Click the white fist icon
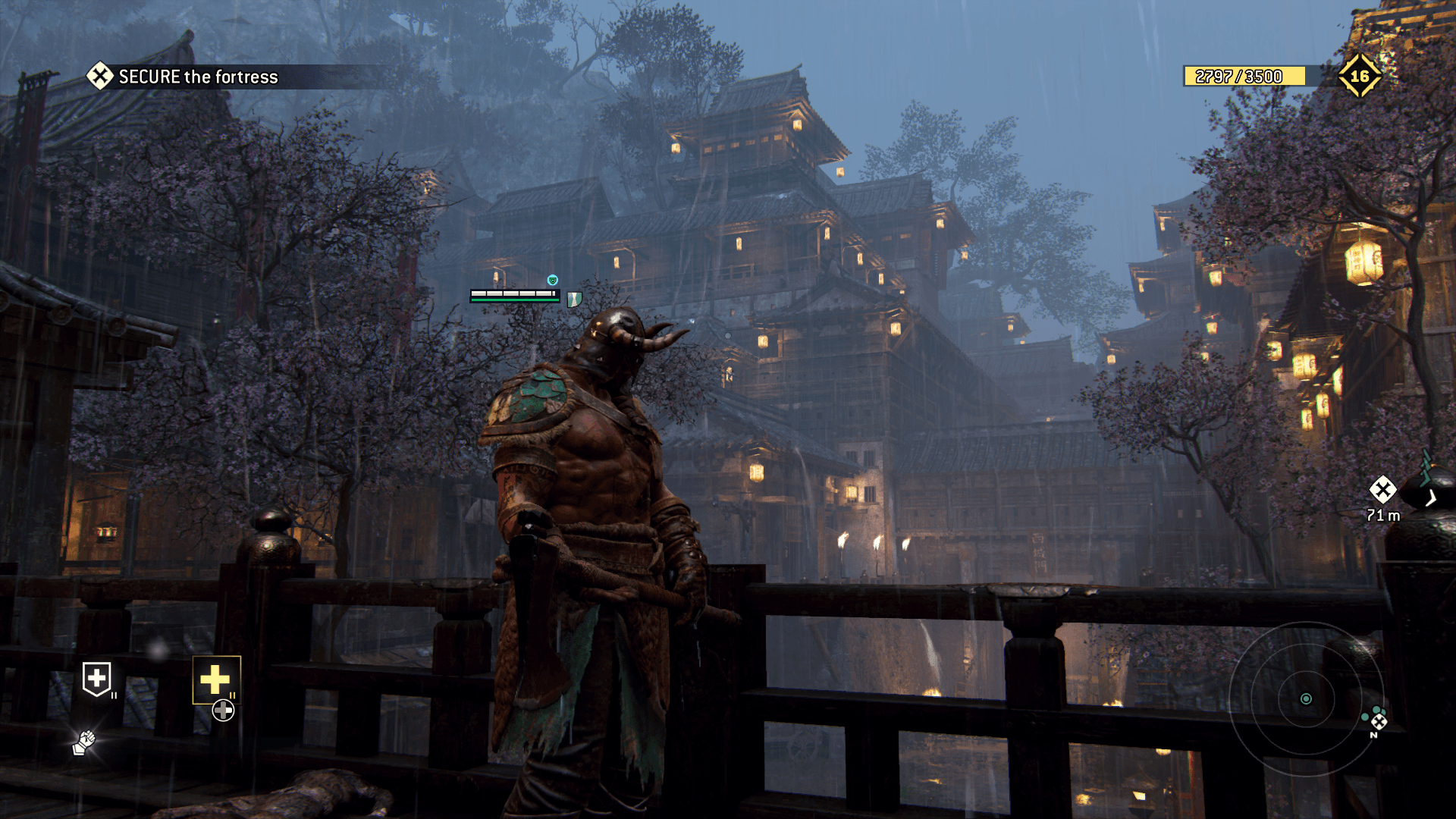This screenshot has height=819, width=1456. (84, 742)
